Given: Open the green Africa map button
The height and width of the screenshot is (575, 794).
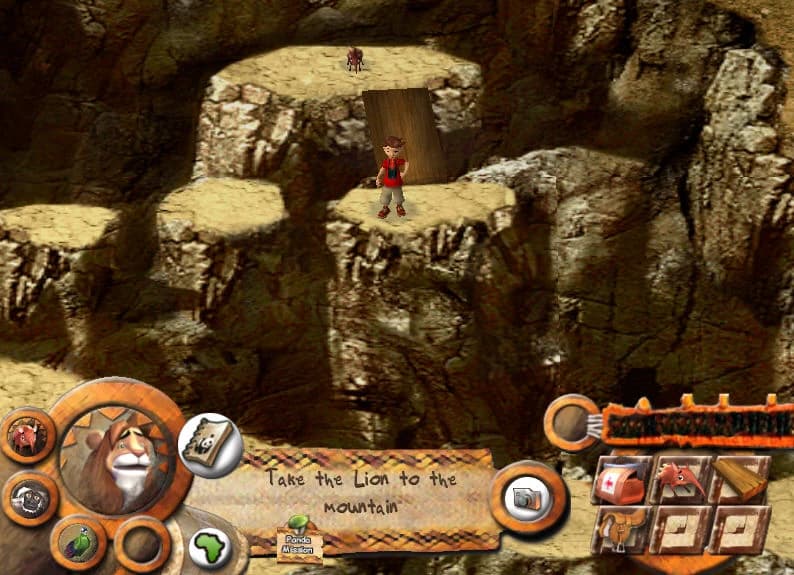Looking at the screenshot, I should tap(211, 547).
